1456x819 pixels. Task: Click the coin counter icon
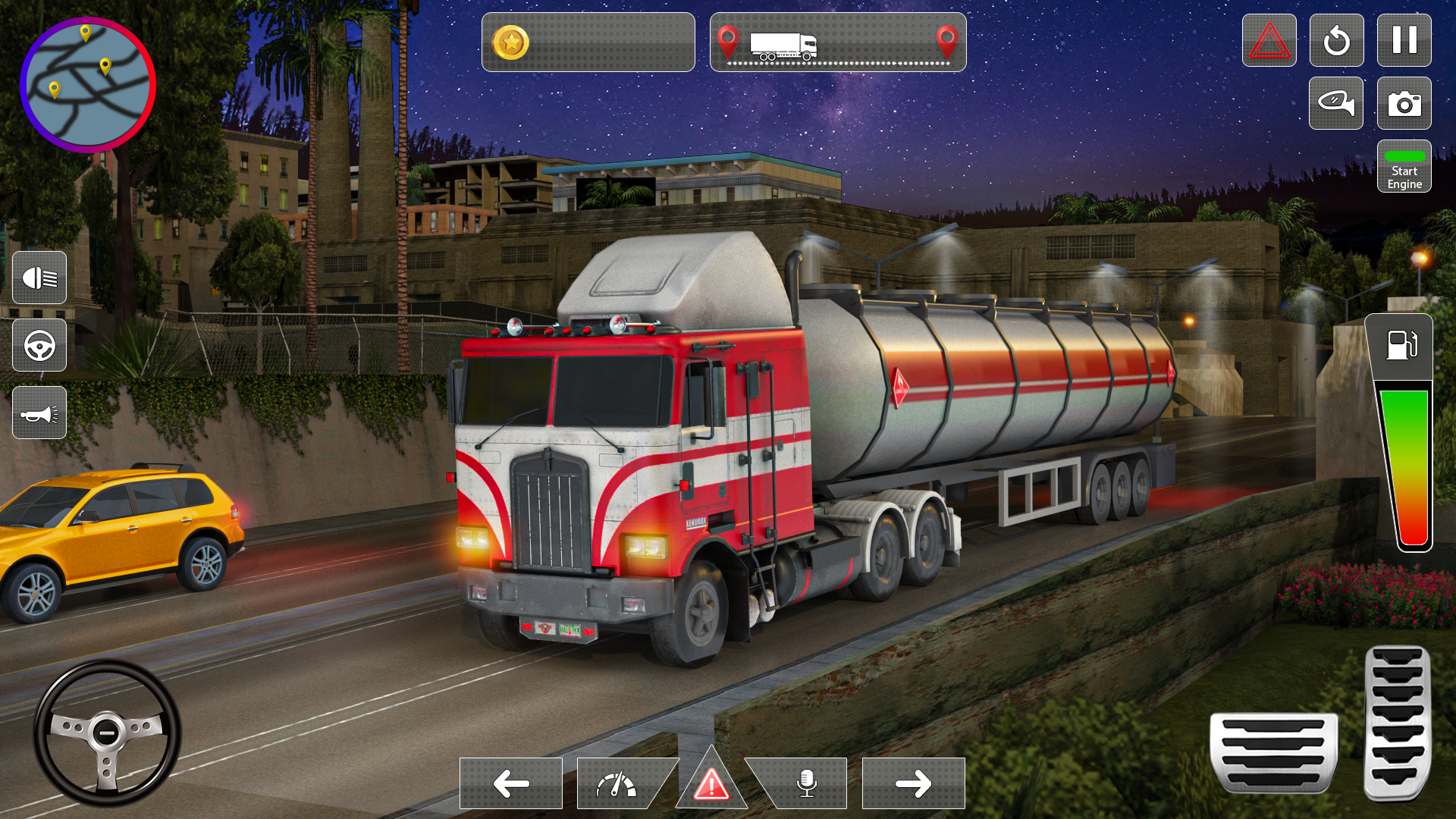point(511,42)
